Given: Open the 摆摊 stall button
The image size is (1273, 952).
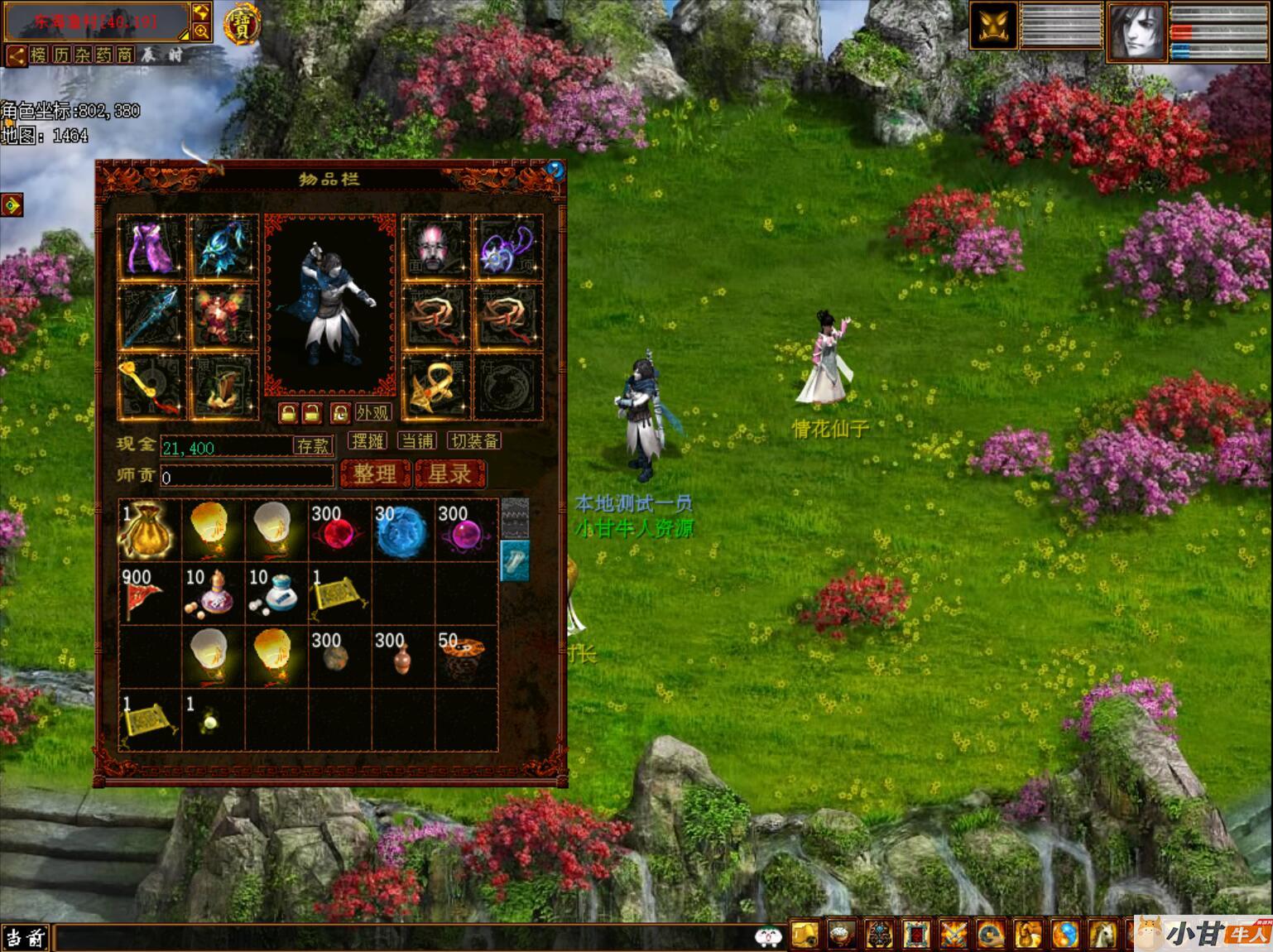Looking at the screenshot, I should coord(367,441).
